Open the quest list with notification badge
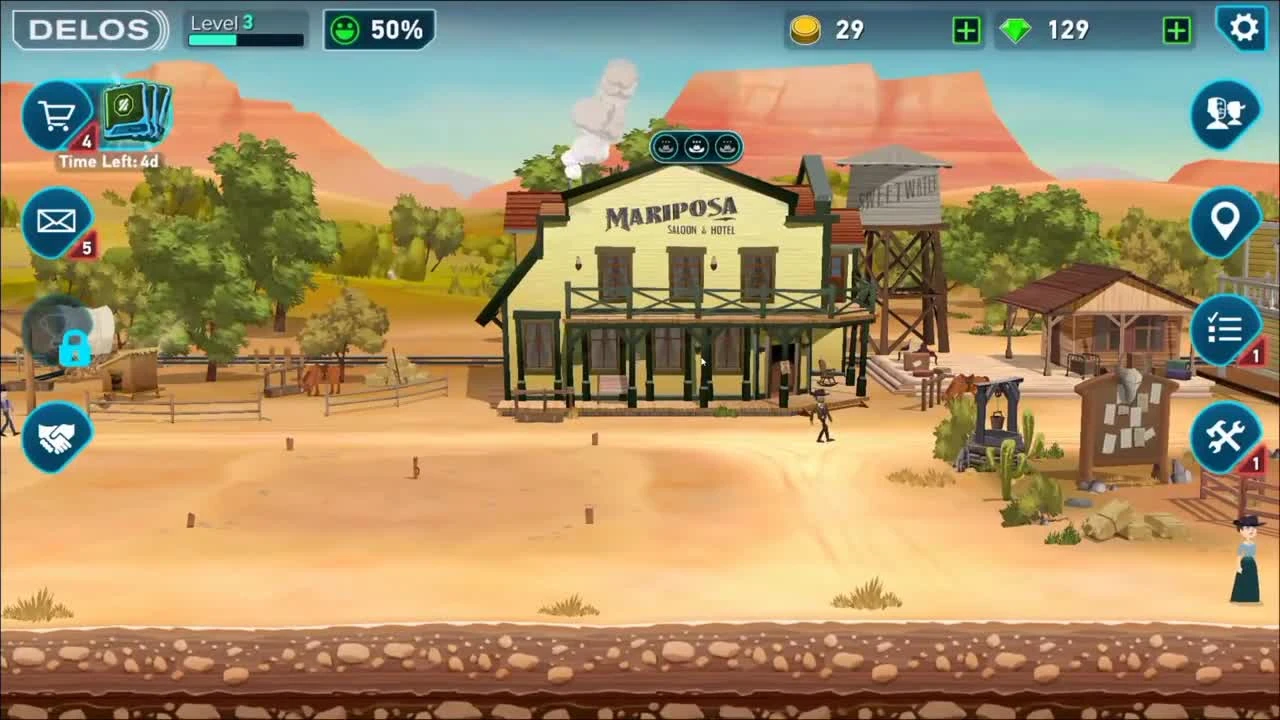This screenshot has width=1280, height=720. (1224, 330)
